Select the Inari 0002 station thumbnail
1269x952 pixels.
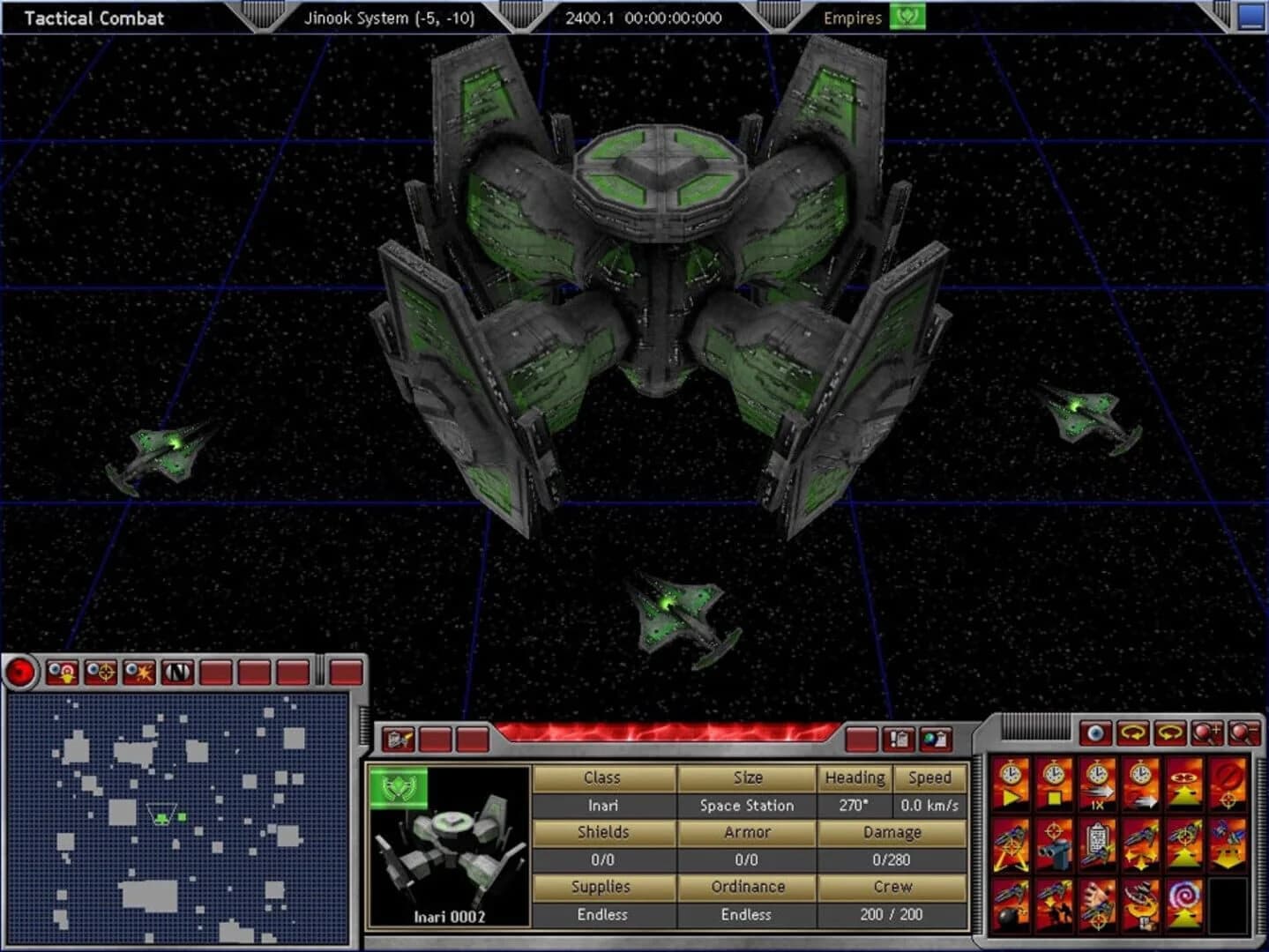point(450,851)
